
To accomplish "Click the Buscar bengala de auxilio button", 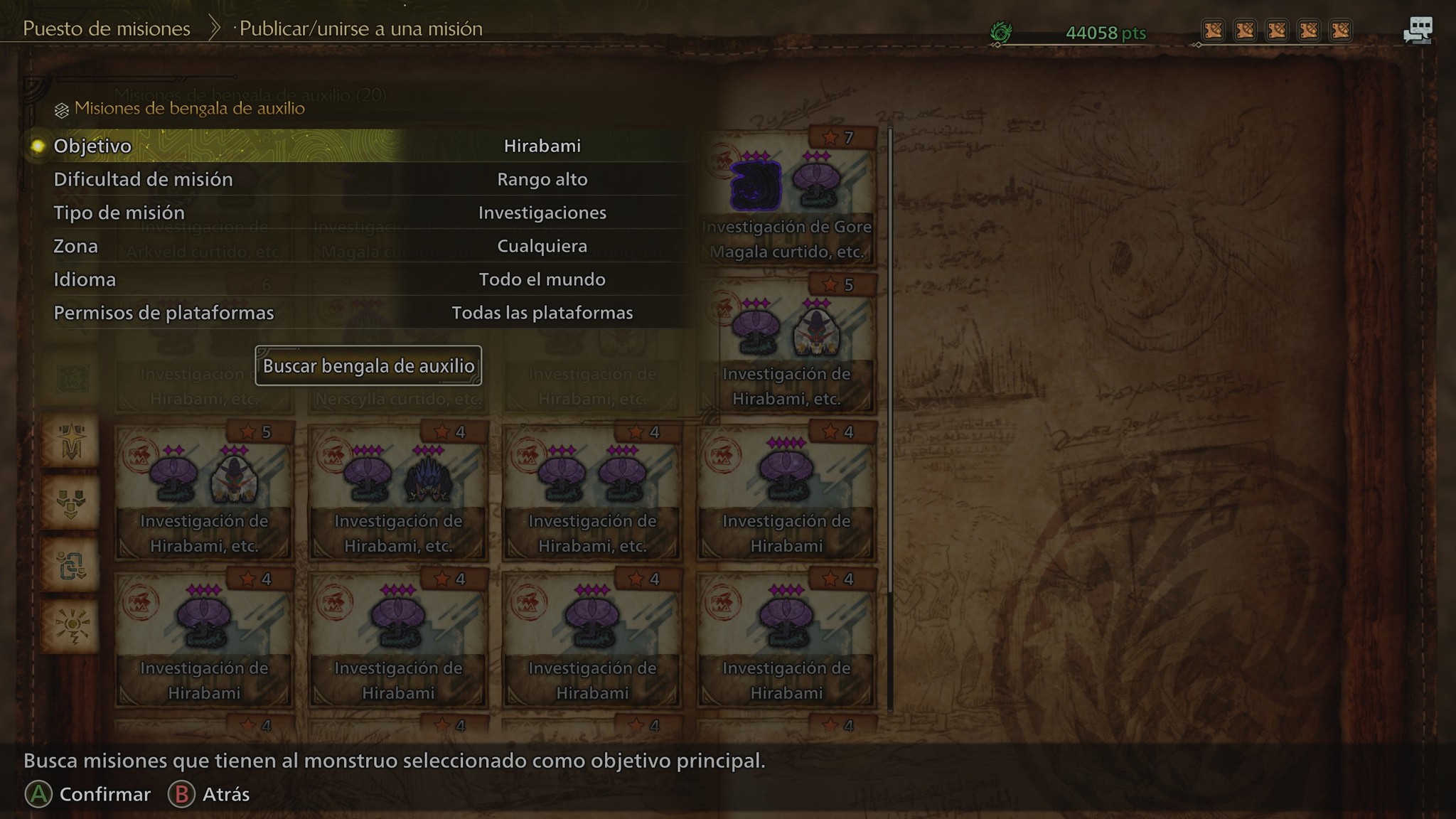I will [368, 366].
